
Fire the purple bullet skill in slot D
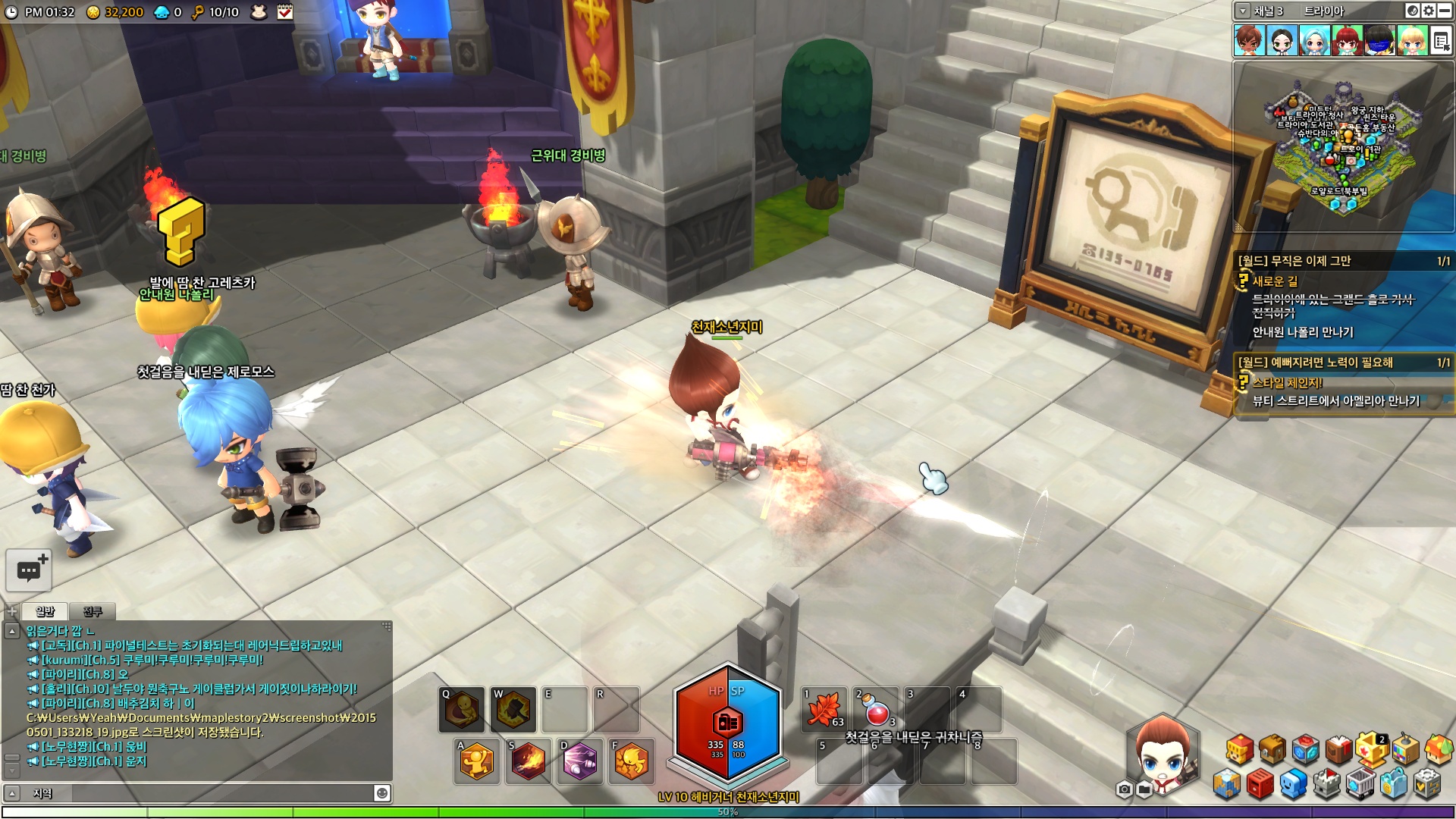tap(580, 761)
